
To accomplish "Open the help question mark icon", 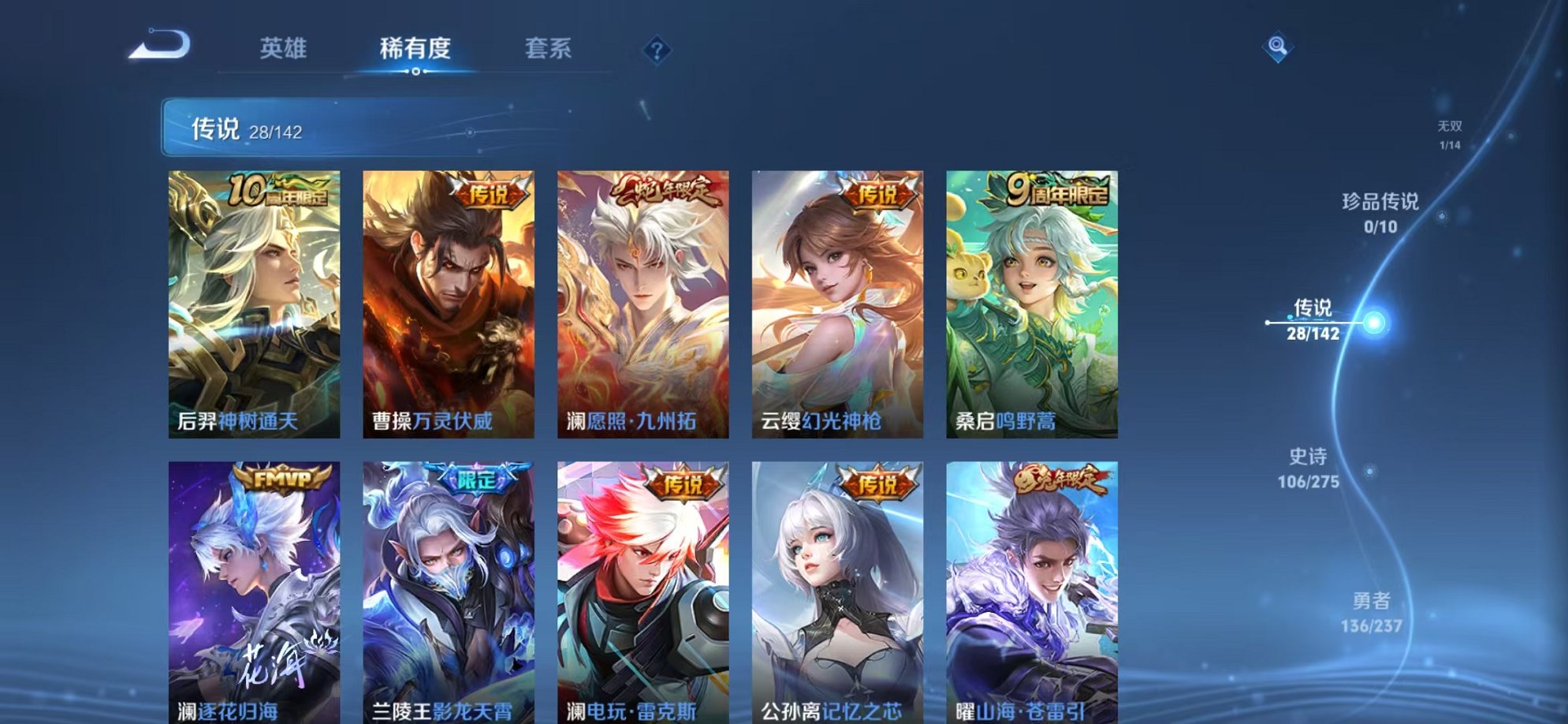I will 654,50.
